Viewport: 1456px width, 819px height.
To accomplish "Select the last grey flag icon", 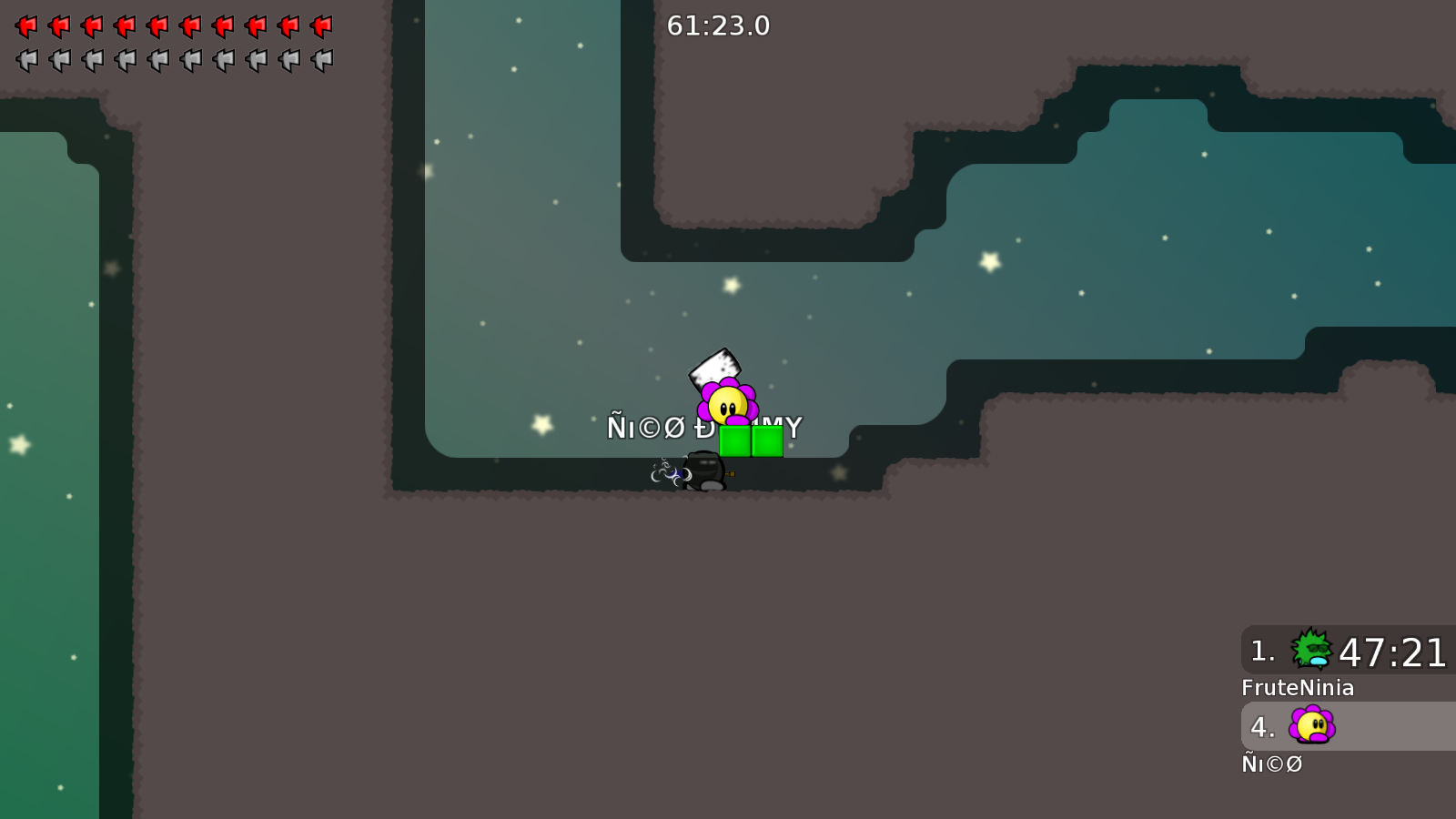I will (321, 59).
